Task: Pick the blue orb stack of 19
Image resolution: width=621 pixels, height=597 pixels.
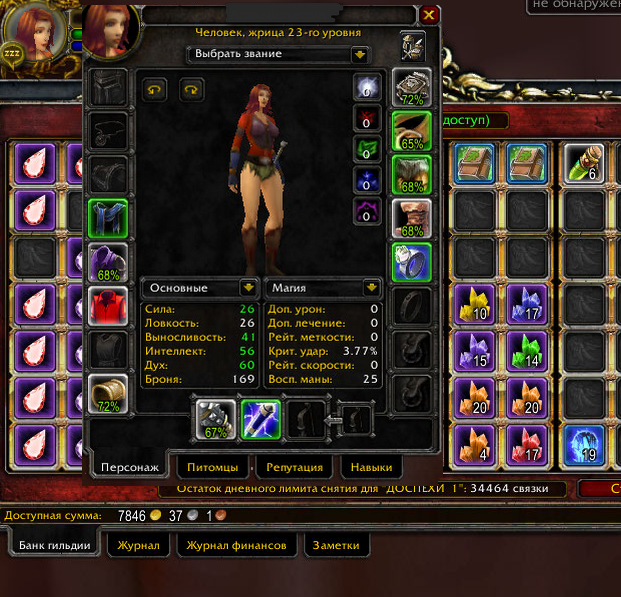Action: pyautogui.click(x=582, y=445)
